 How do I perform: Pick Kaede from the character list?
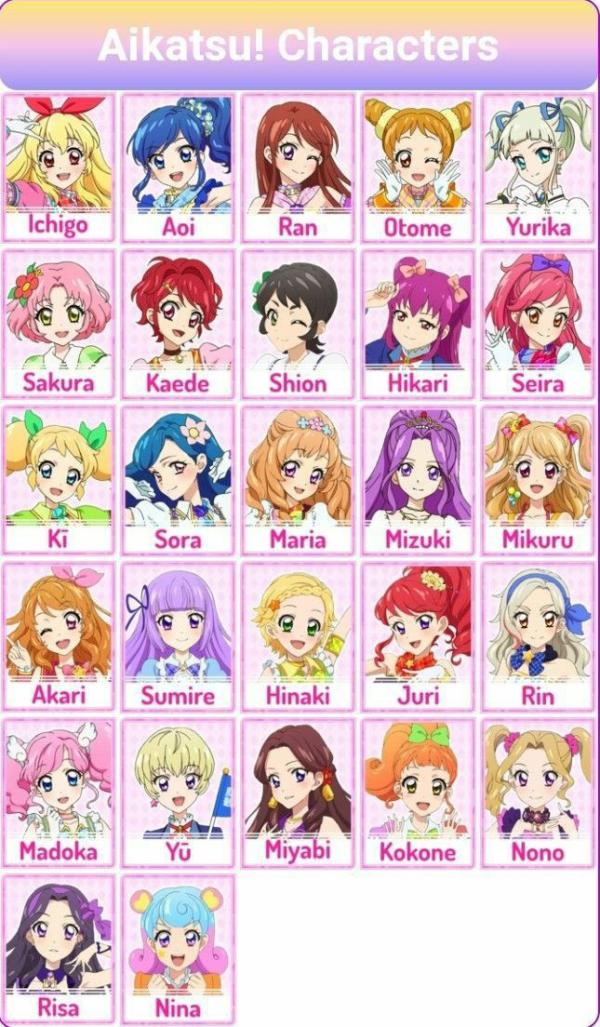(178, 324)
